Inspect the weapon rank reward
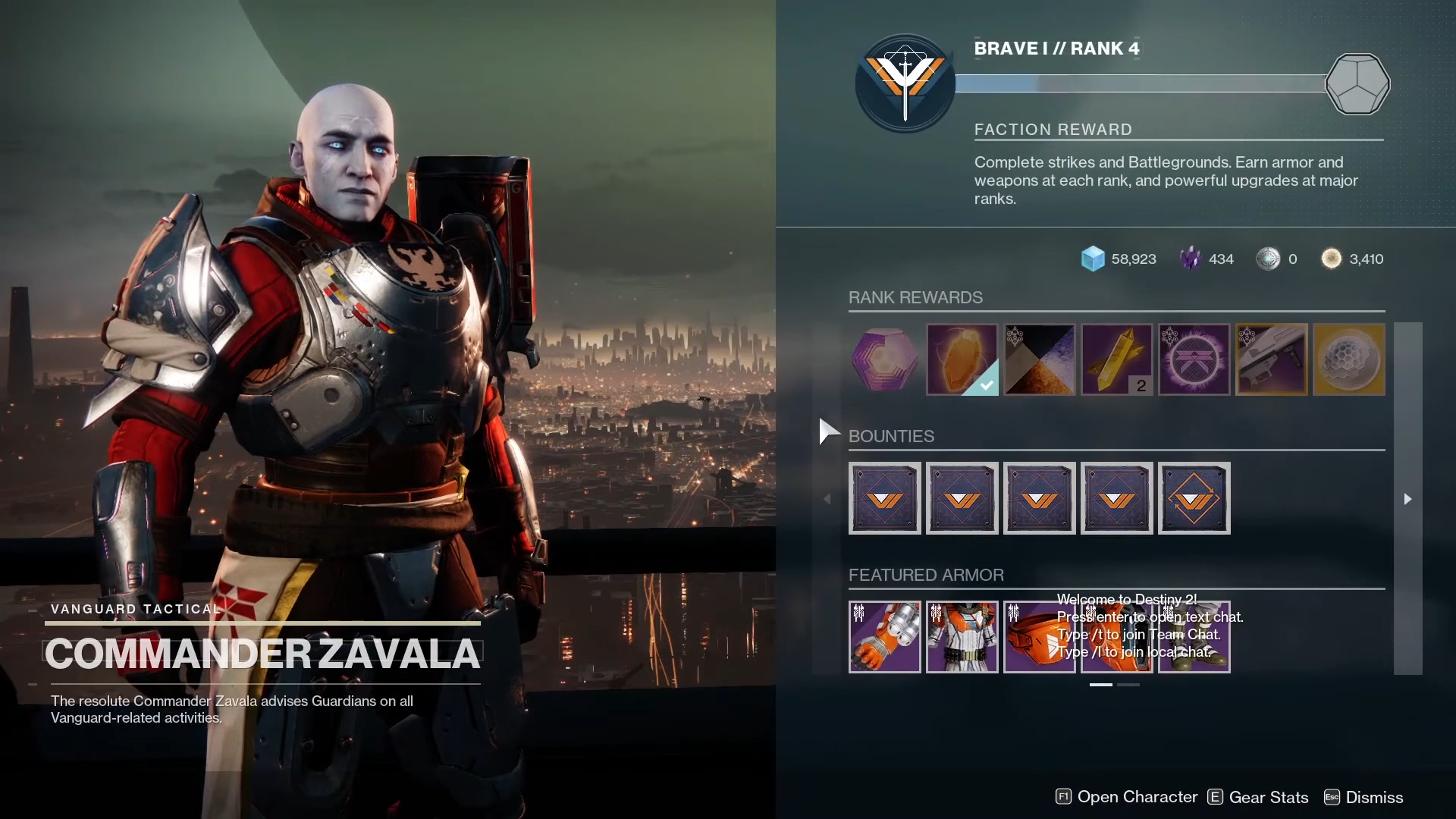The image size is (1456, 819). [x=1271, y=359]
